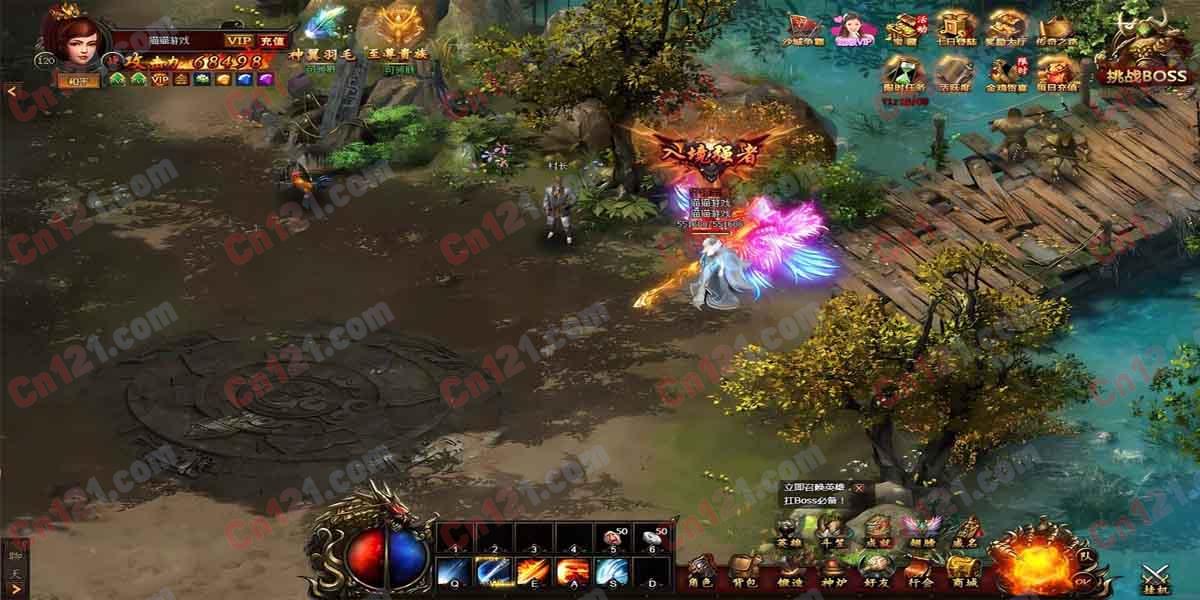Image resolution: width=1200 pixels, height=600 pixels.
Task: Open the golden rooster event icon
Action: pos(1005,74)
